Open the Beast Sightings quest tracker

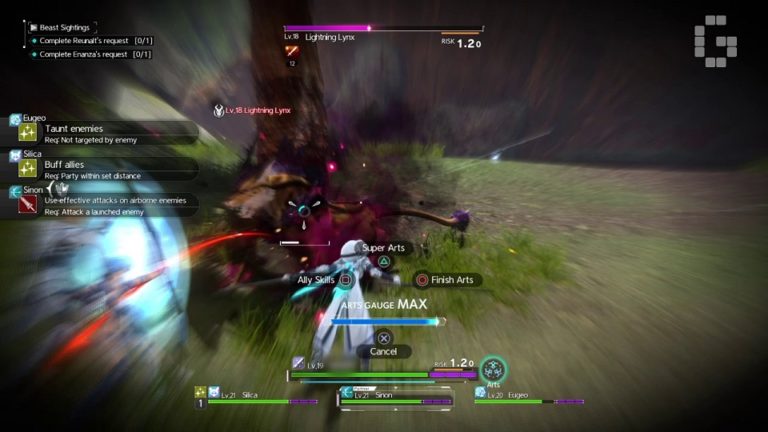64,27
